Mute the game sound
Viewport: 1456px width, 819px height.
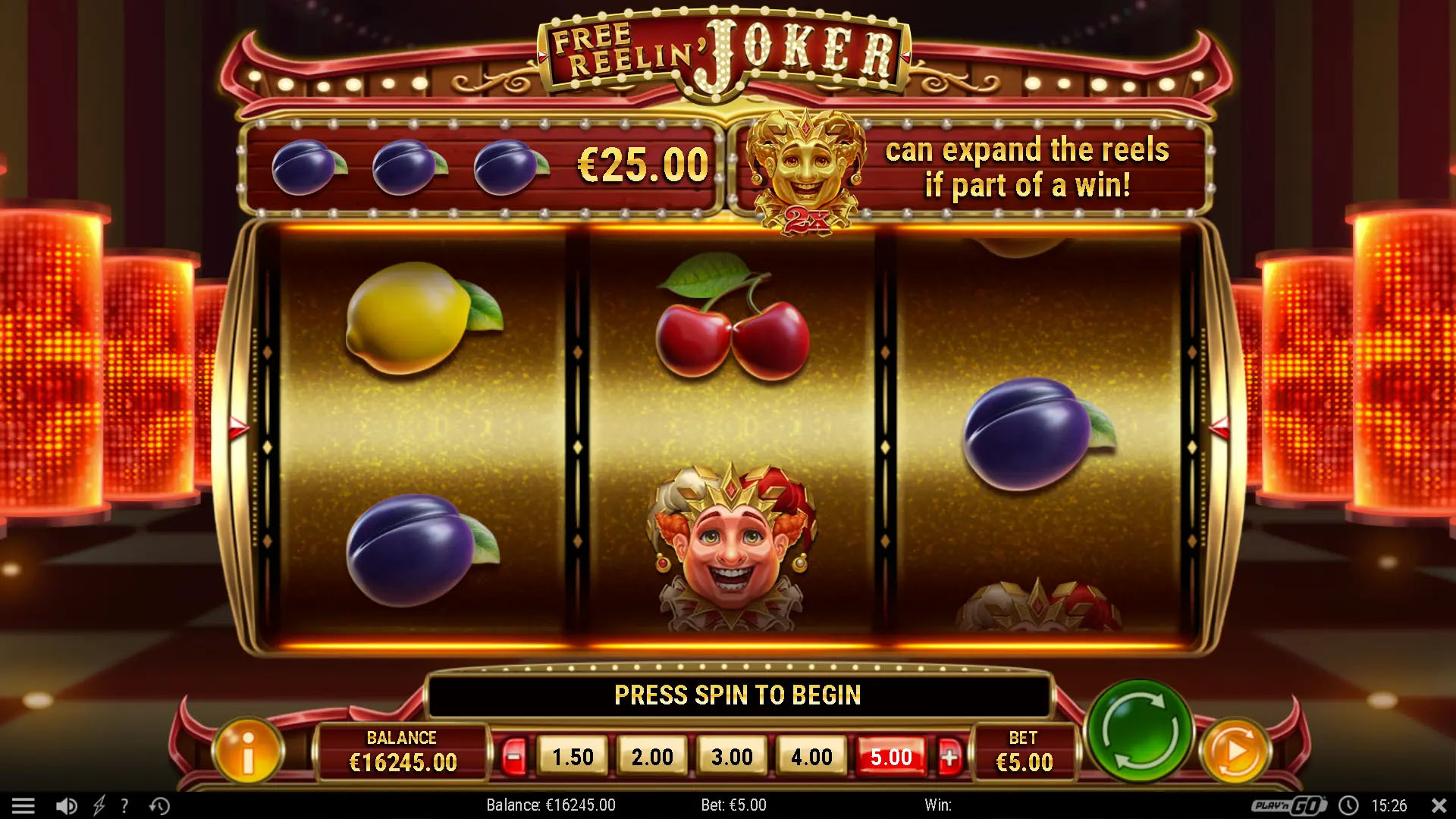pos(68,805)
